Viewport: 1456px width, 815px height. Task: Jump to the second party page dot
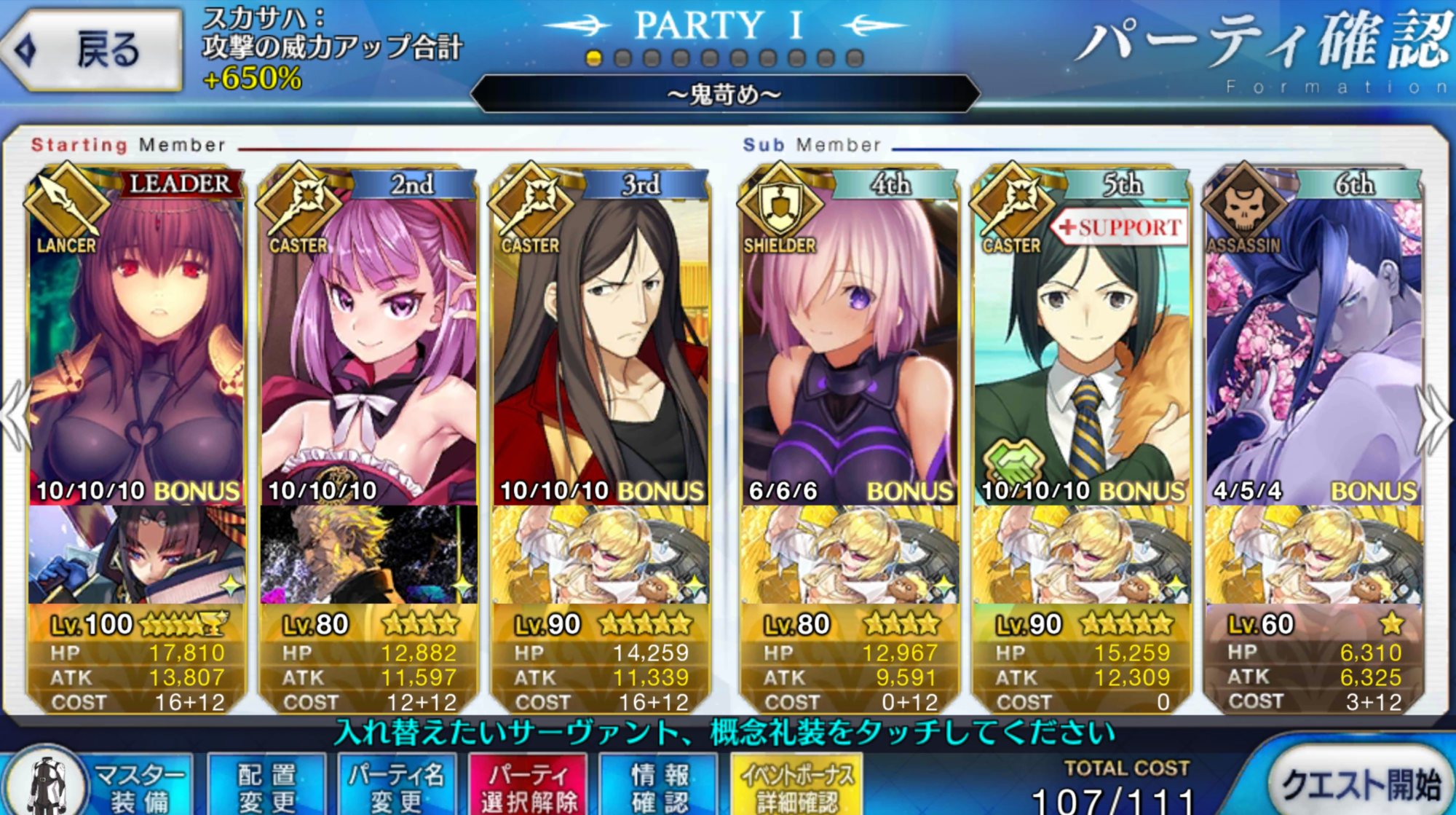point(623,58)
